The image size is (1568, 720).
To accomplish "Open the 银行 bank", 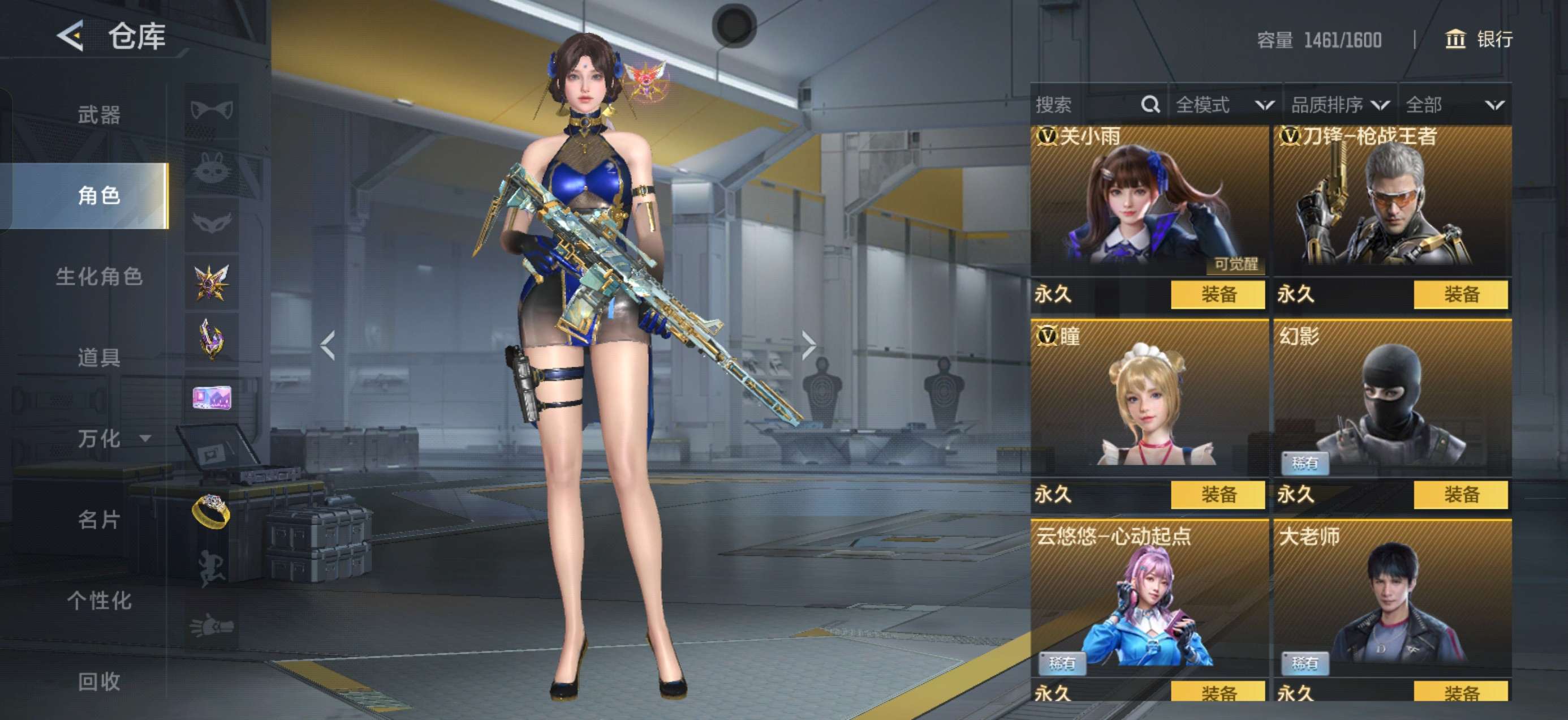I will (1479, 40).
